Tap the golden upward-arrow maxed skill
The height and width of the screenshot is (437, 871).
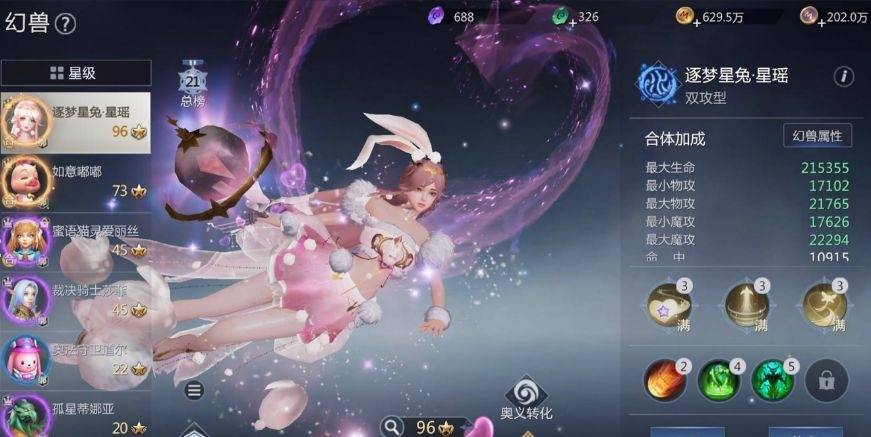tap(746, 303)
